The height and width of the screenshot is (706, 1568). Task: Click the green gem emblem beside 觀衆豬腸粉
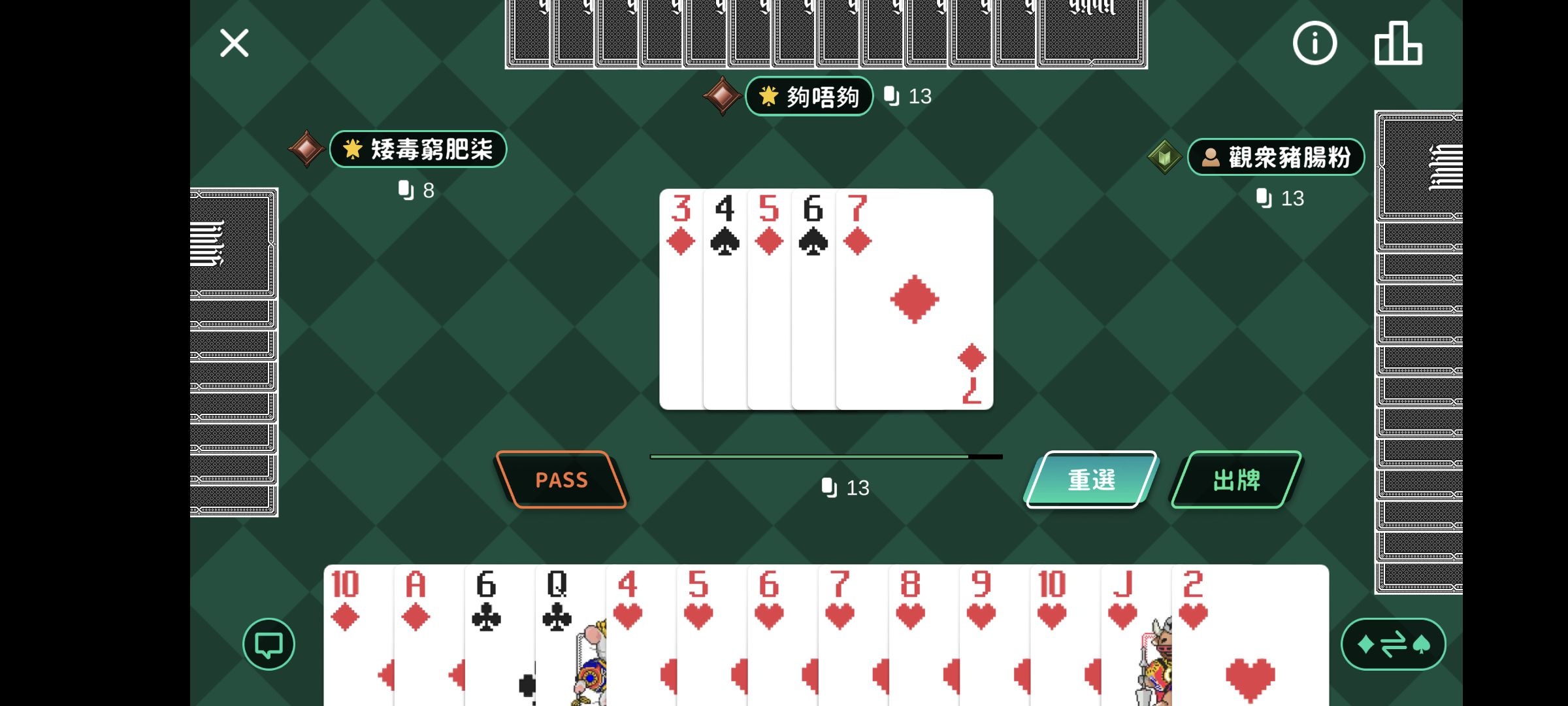click(1164, 156)
